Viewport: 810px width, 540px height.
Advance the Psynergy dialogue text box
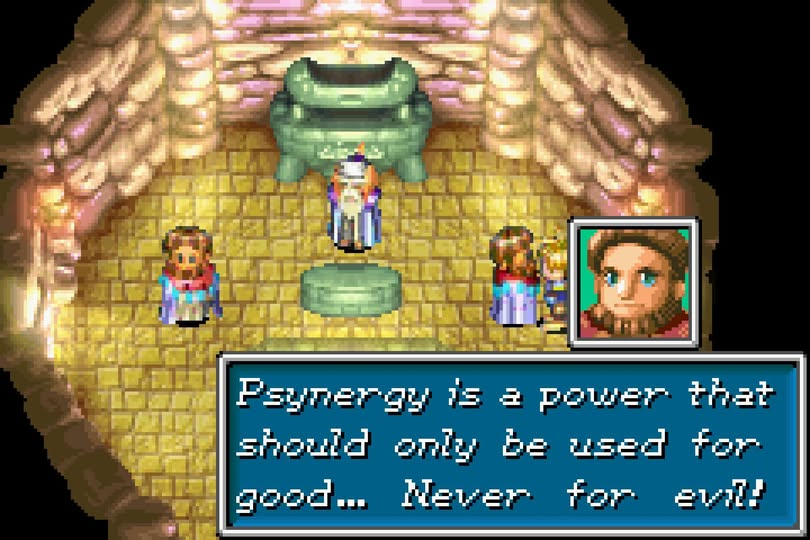(512, 443)
